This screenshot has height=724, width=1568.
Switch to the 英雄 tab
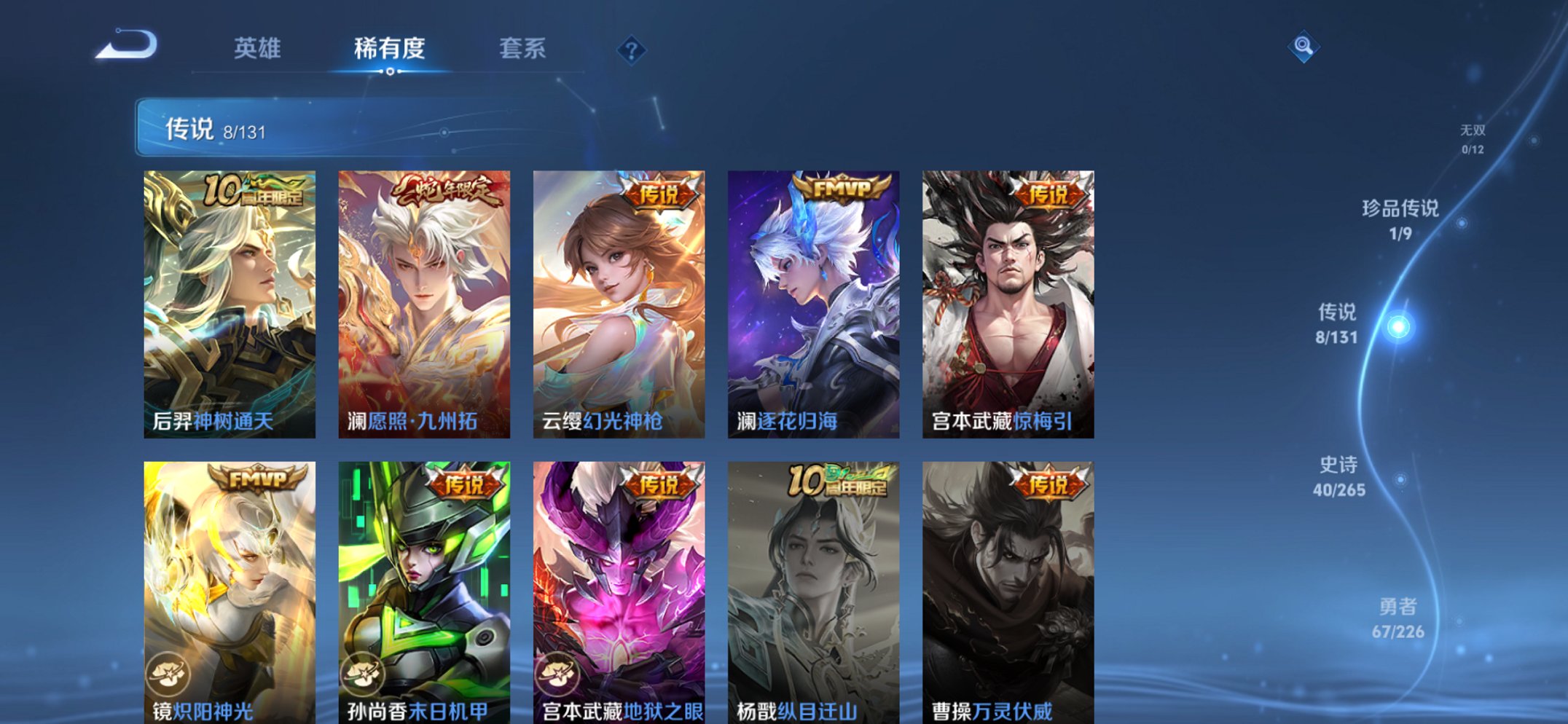click(x=257, y=48)
